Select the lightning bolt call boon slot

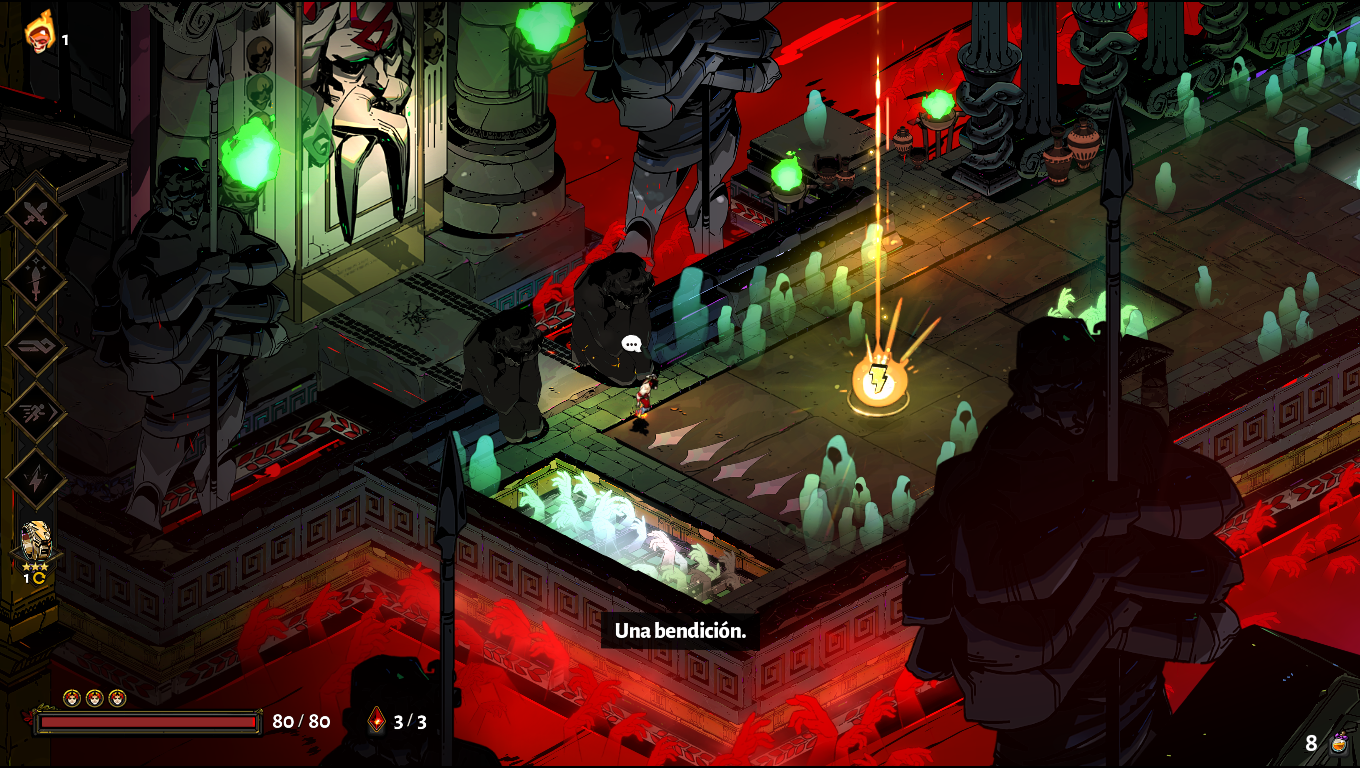[36, 479]
